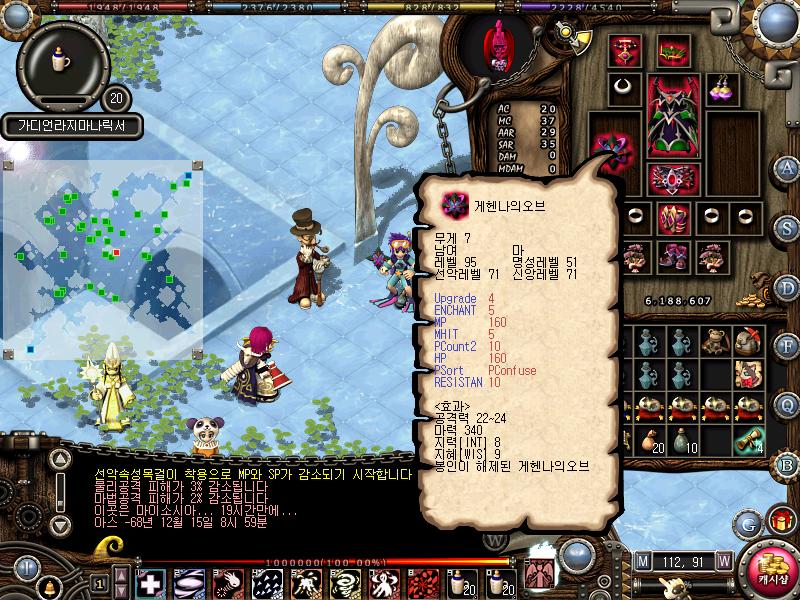Click the round S side button
The image size is (800, 600).
pos(788,227)
